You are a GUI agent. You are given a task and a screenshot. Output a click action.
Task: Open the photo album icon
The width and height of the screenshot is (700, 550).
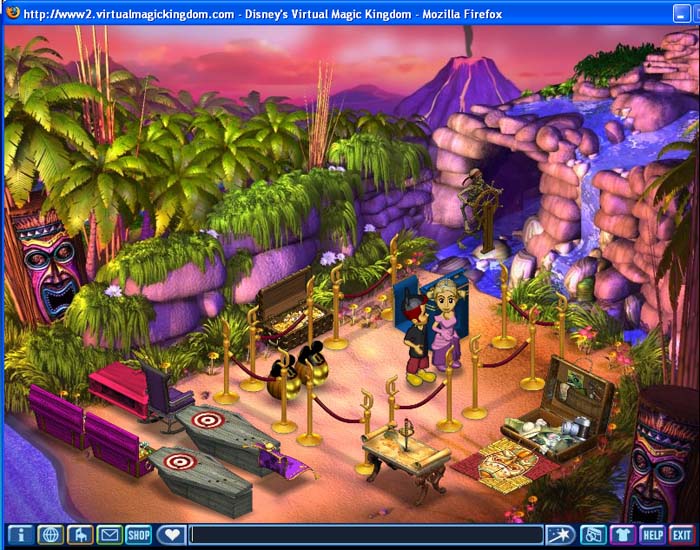(x=593, y=535)
